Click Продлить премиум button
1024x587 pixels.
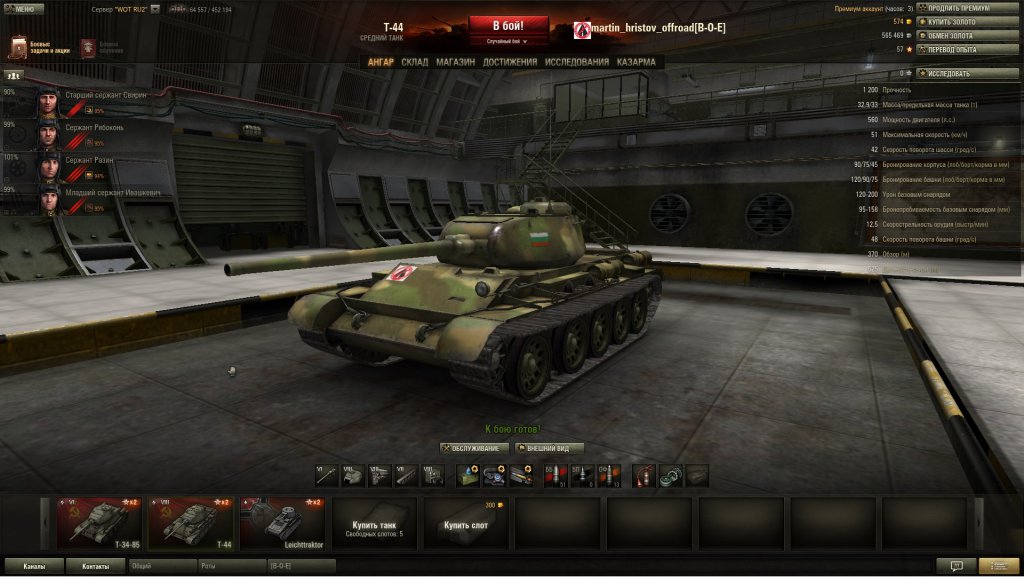point(968,8)
